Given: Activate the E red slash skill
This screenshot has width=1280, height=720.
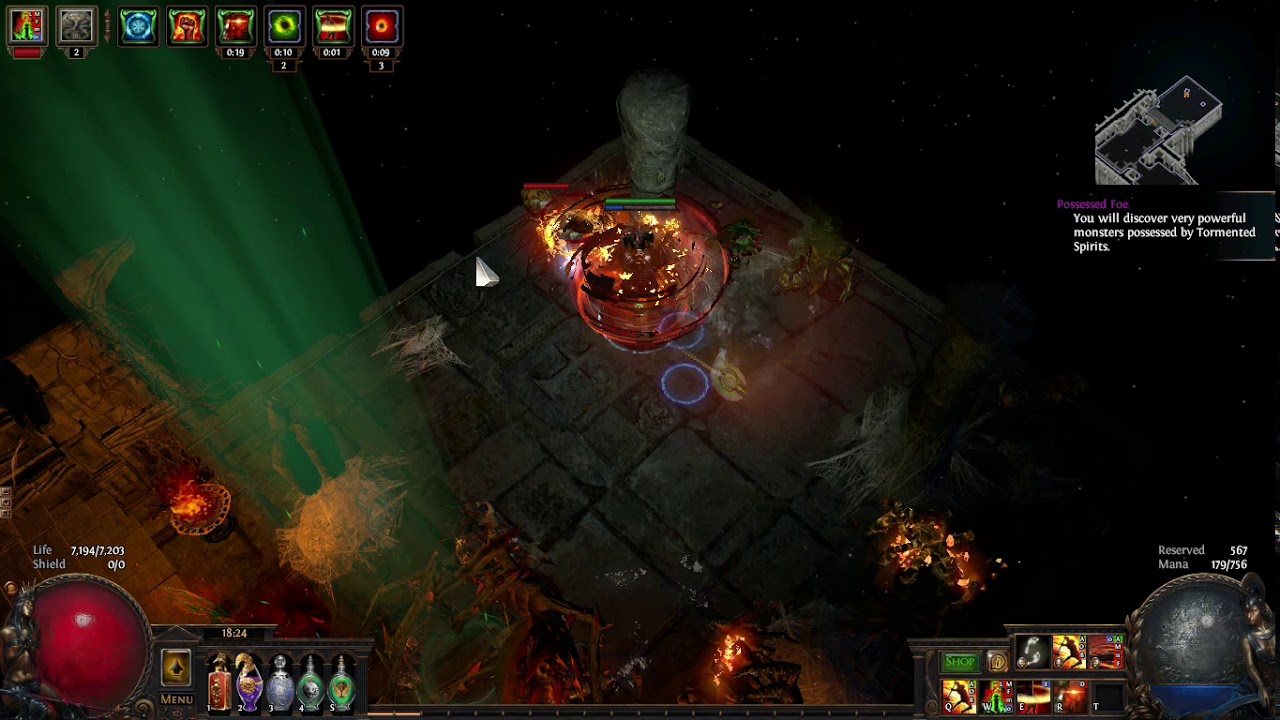Looking at the screenshot, I should click(1033, 696).
